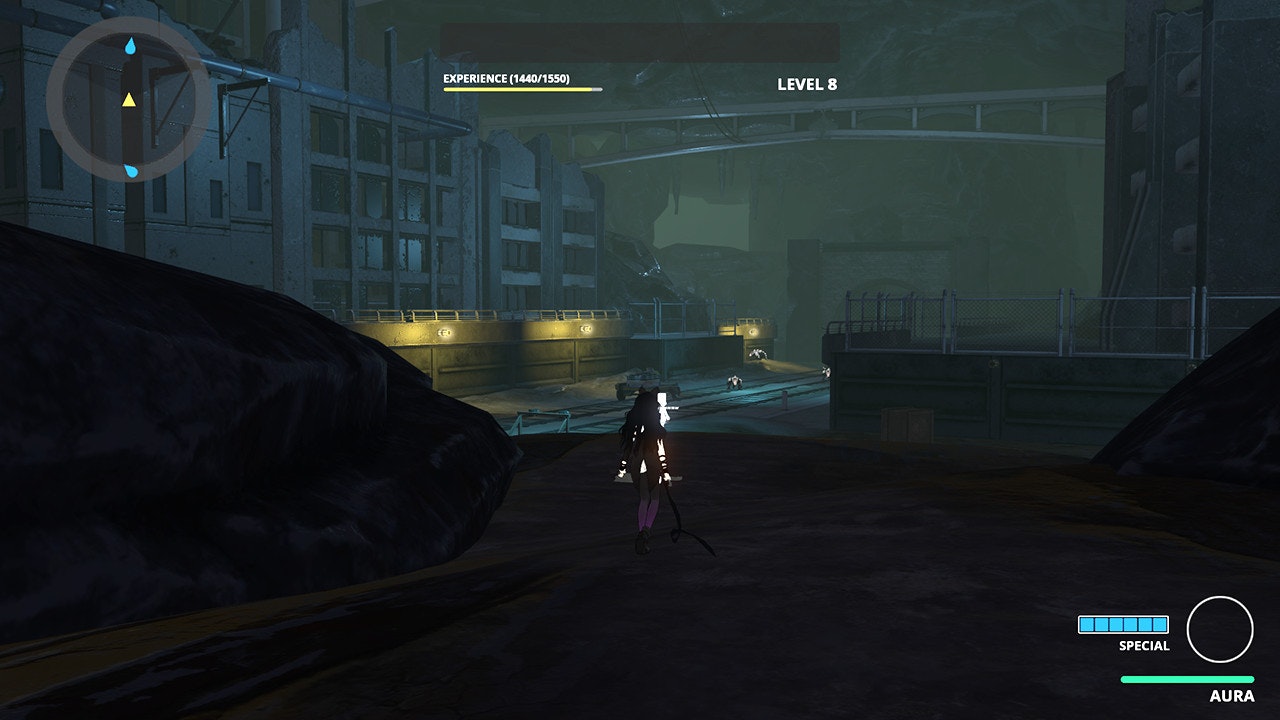The width and height of the screenshot is (1280, 720).
Task: Click the EXPERIENCE (1440/1550) caption
Action: [505, 76]
